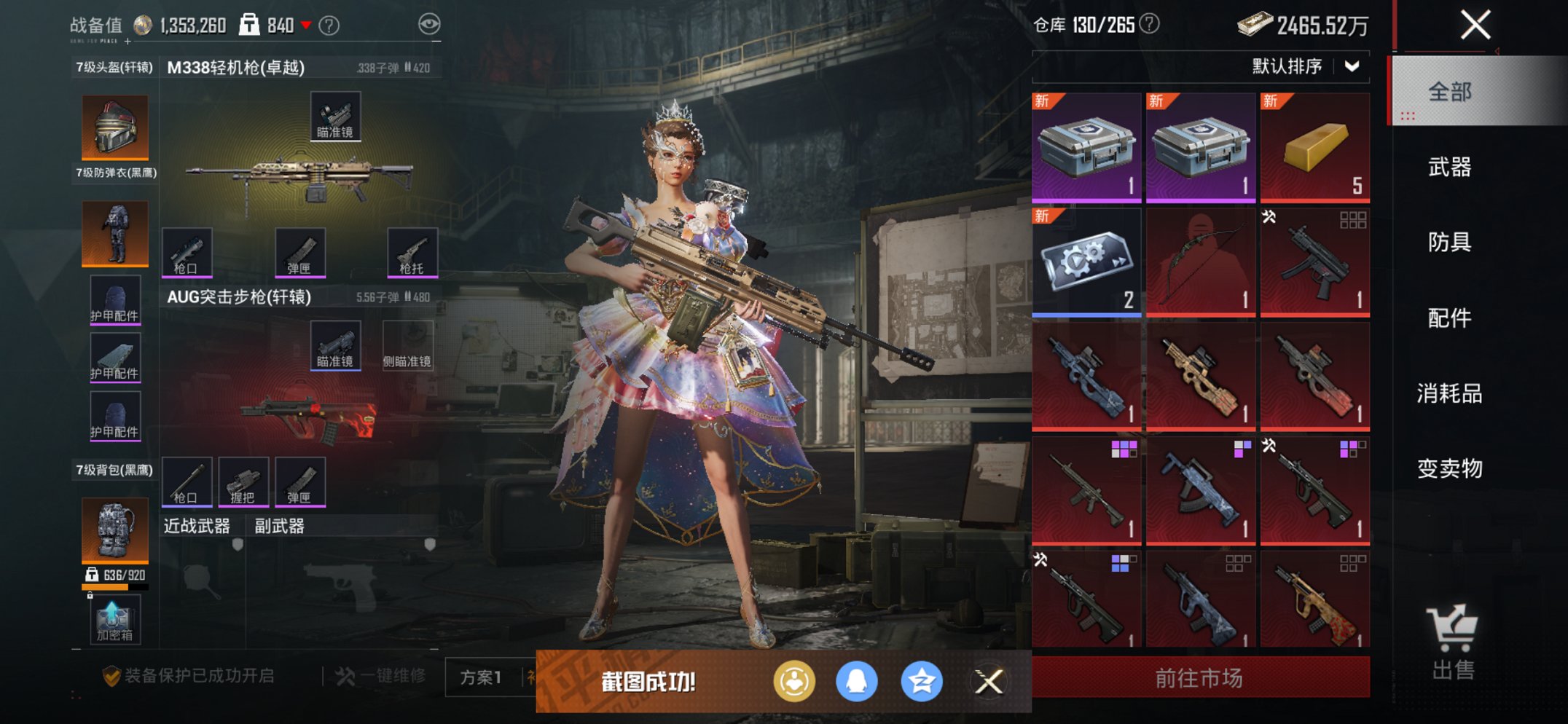Select the 枪口 muzzle slot under M338
This screenshot has height=724, width=1568.
pyautogui.click(x=189, y=253)
